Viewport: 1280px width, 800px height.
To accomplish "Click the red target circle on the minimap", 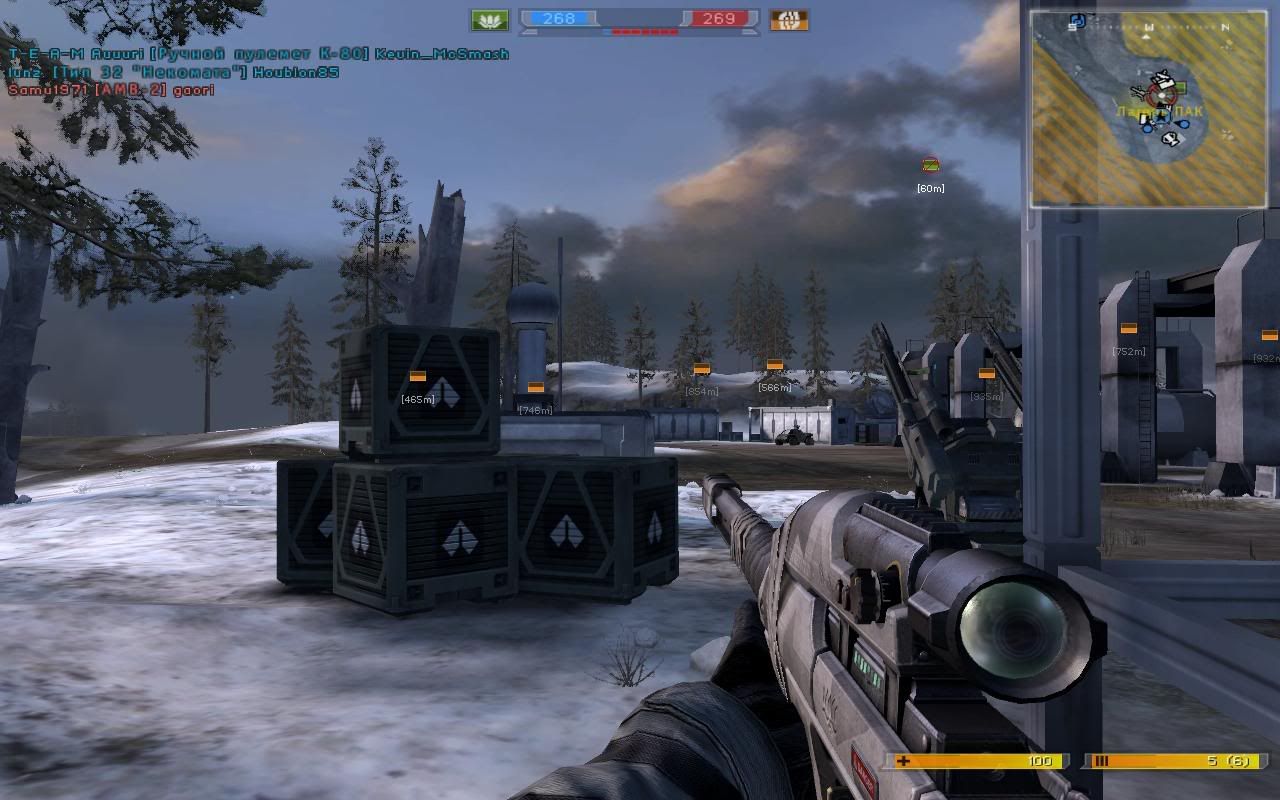I will [x=1159, y=95].
